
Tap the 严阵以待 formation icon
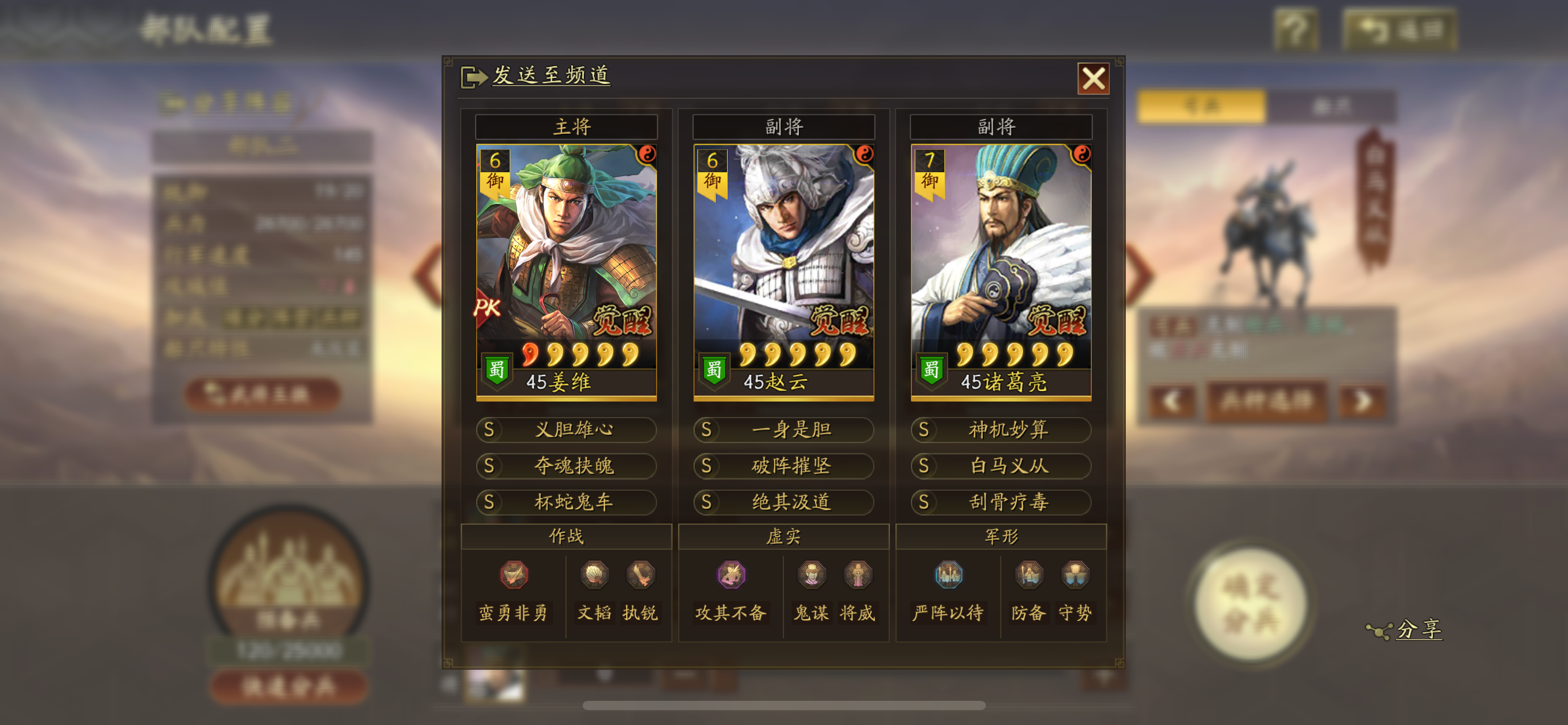(x=948, y=575)
